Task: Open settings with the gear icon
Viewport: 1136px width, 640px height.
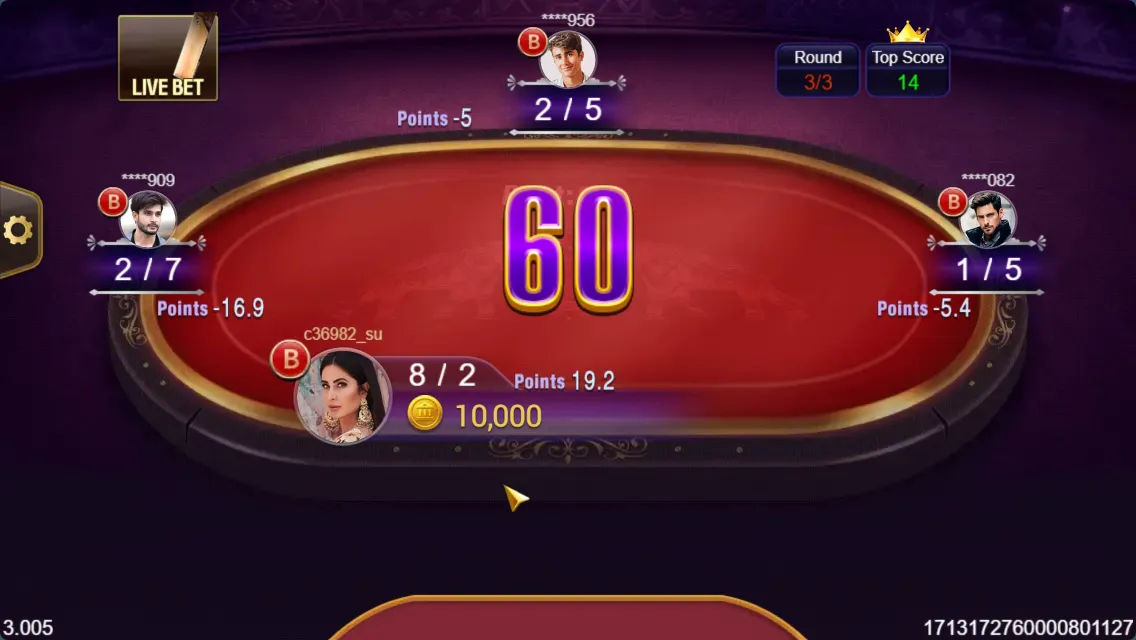Action: (18, 231)
